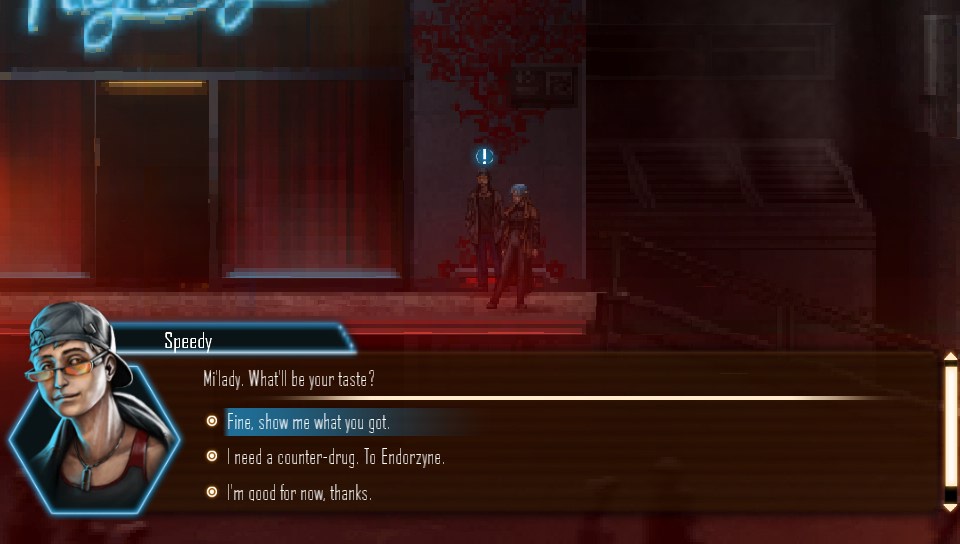
Task: Click the dialogue scroll-down arrow
Action: [950, 508]
